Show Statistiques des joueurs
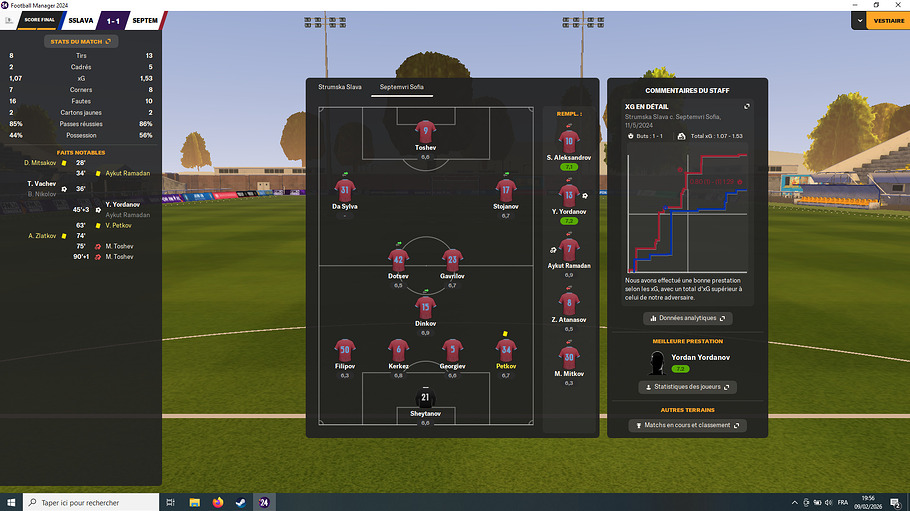 tap(687, 387)
